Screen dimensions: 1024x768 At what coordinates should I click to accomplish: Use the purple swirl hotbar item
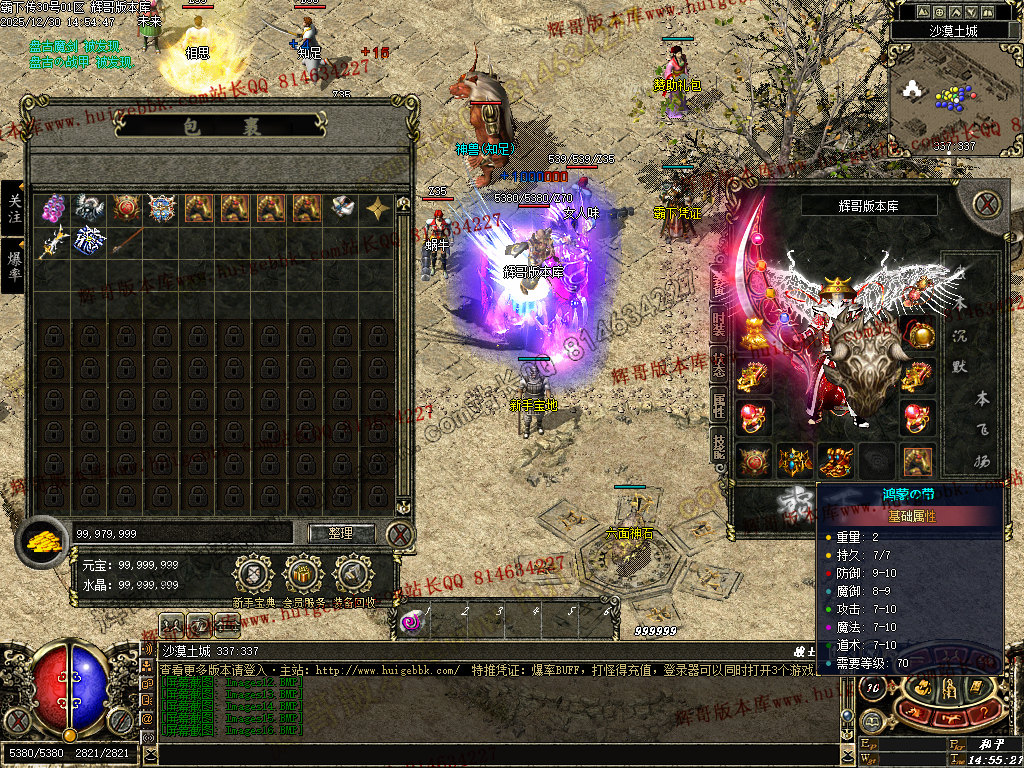tap(411, 622)
